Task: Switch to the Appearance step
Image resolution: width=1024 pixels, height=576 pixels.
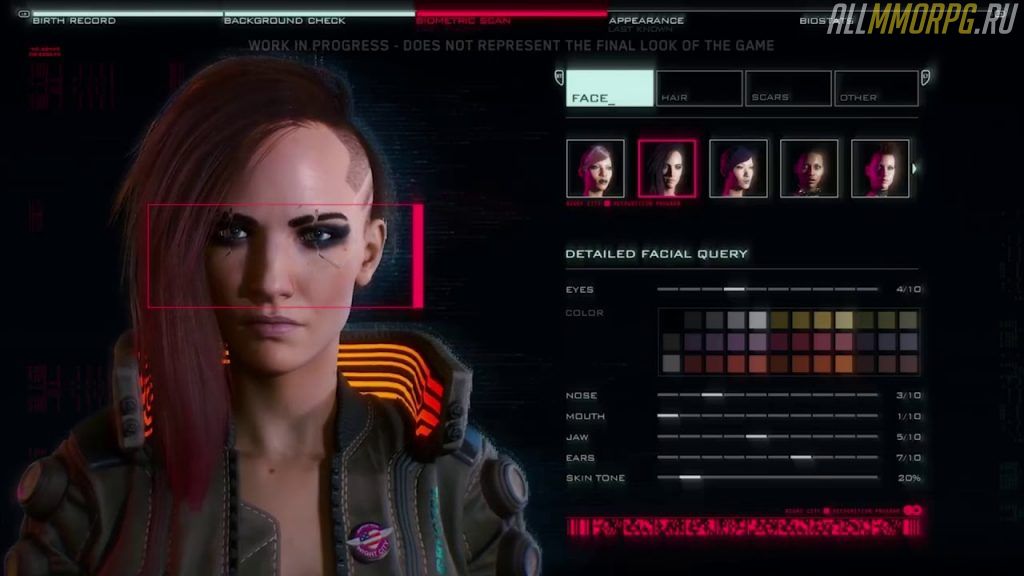Action: [x=646, y=20]
